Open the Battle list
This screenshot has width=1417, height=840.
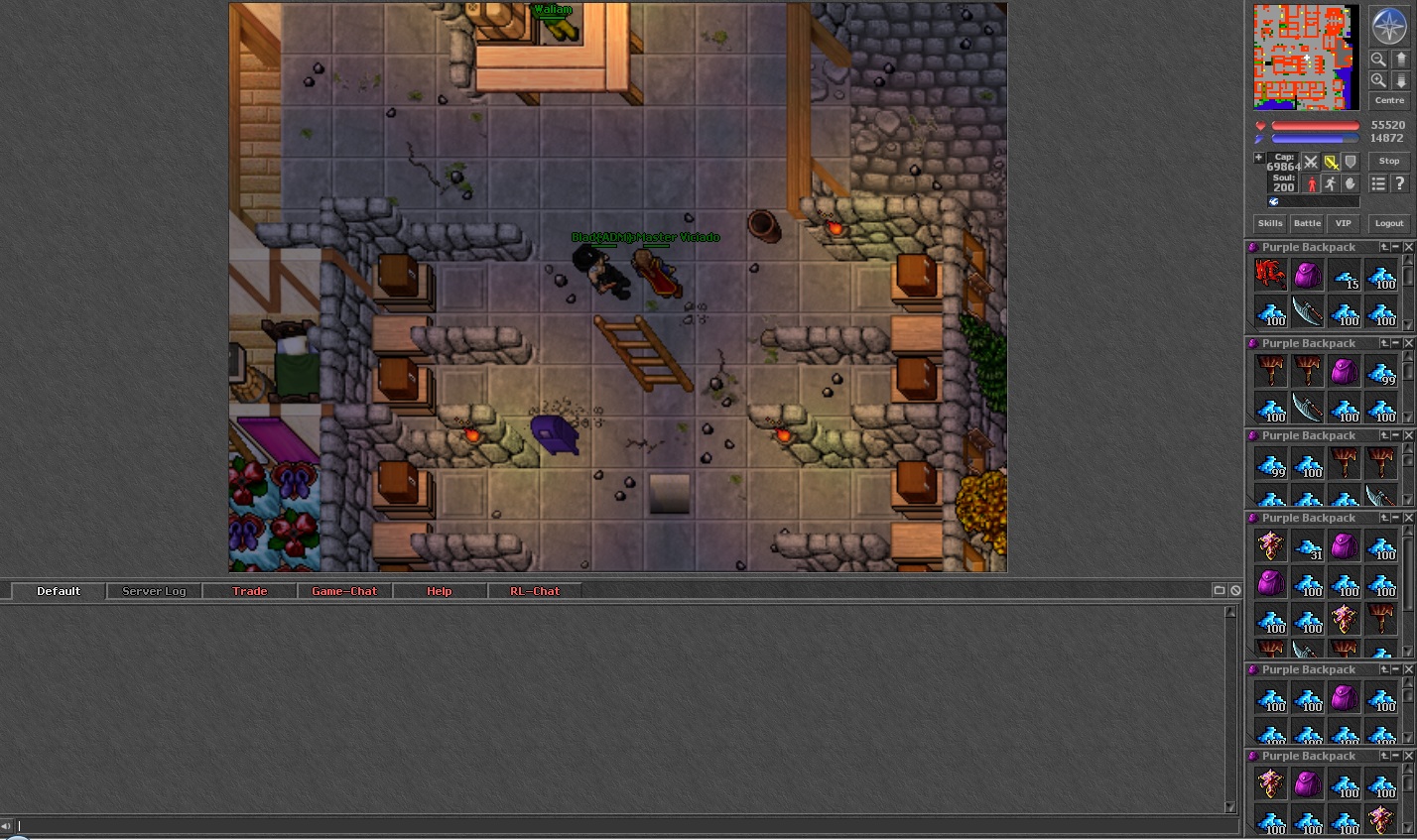[1307, 223]
